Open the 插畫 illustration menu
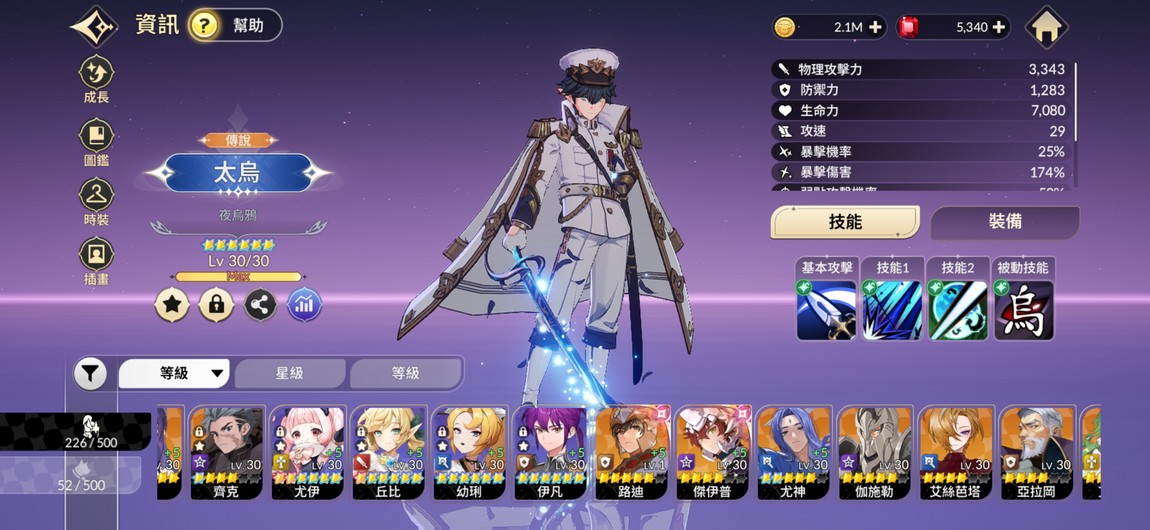1150x530 pixels. coord(97,260)
